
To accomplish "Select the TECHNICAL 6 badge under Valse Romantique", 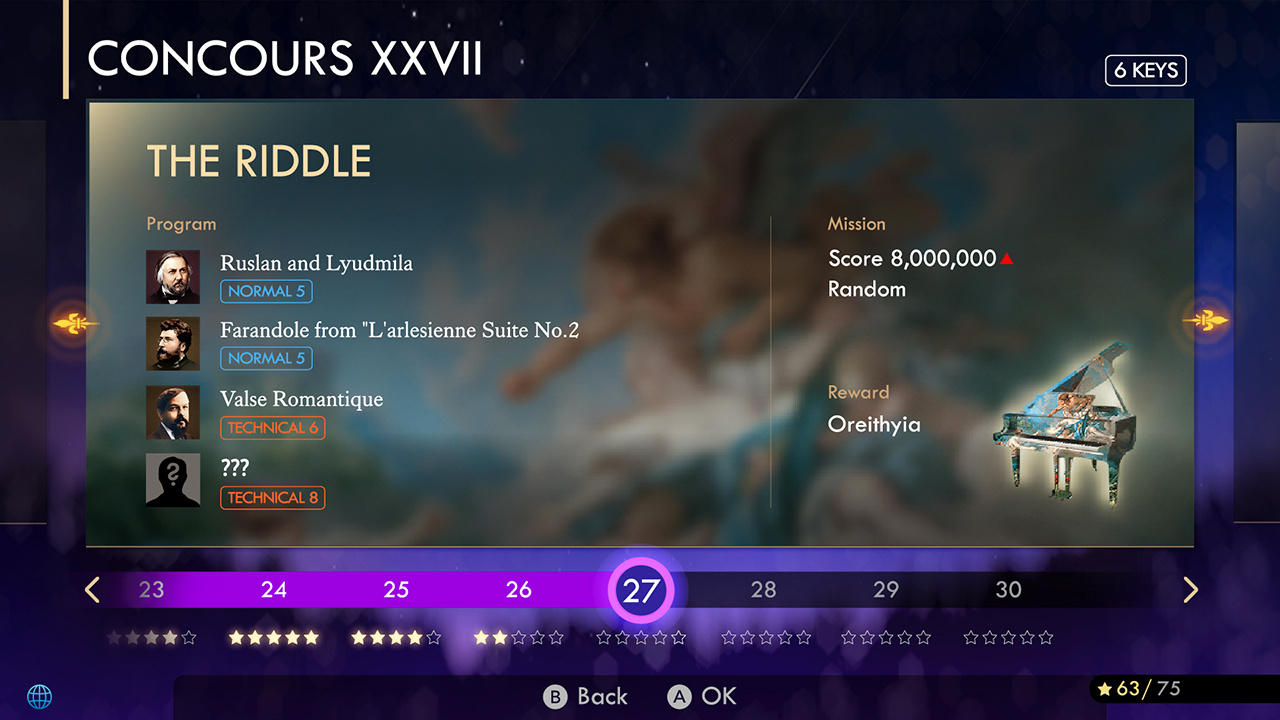I will [272, 427].
